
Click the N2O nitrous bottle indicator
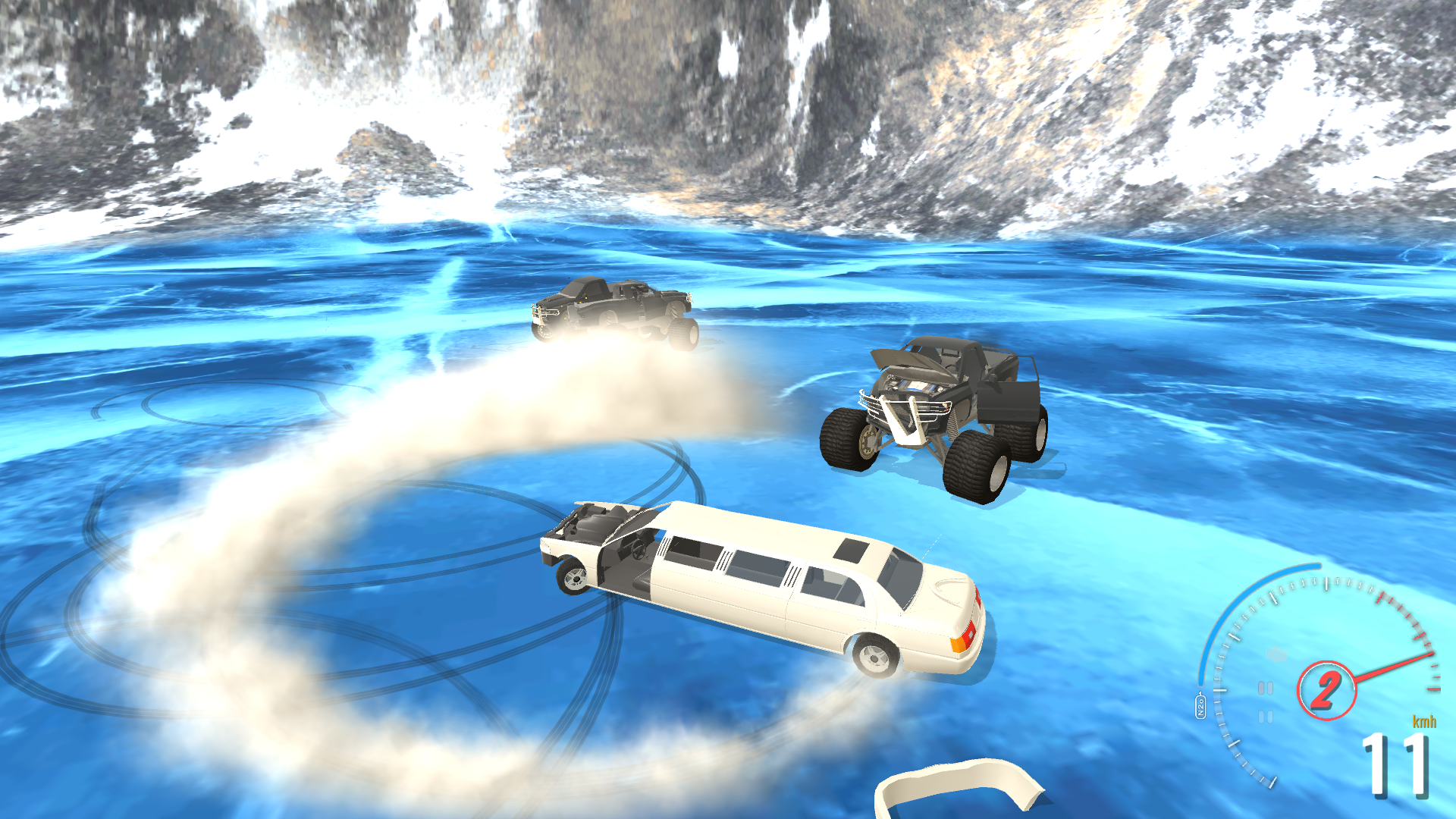[x=1200, y=705]
